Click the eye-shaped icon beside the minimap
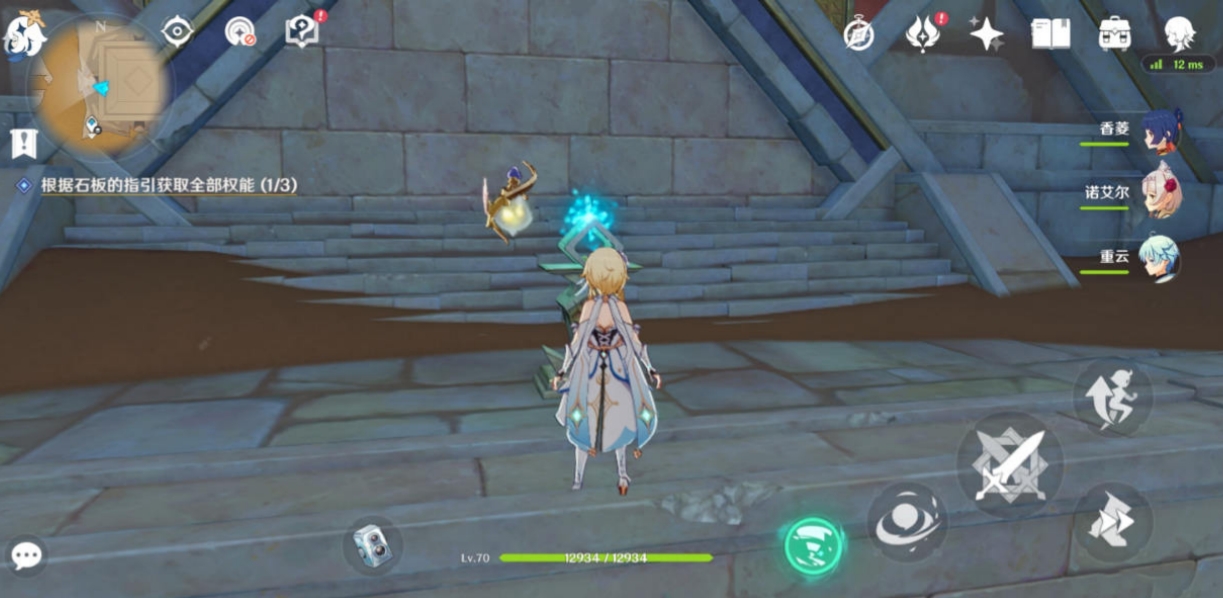Viewport: 1223px width, 598px height. point(177,32)
